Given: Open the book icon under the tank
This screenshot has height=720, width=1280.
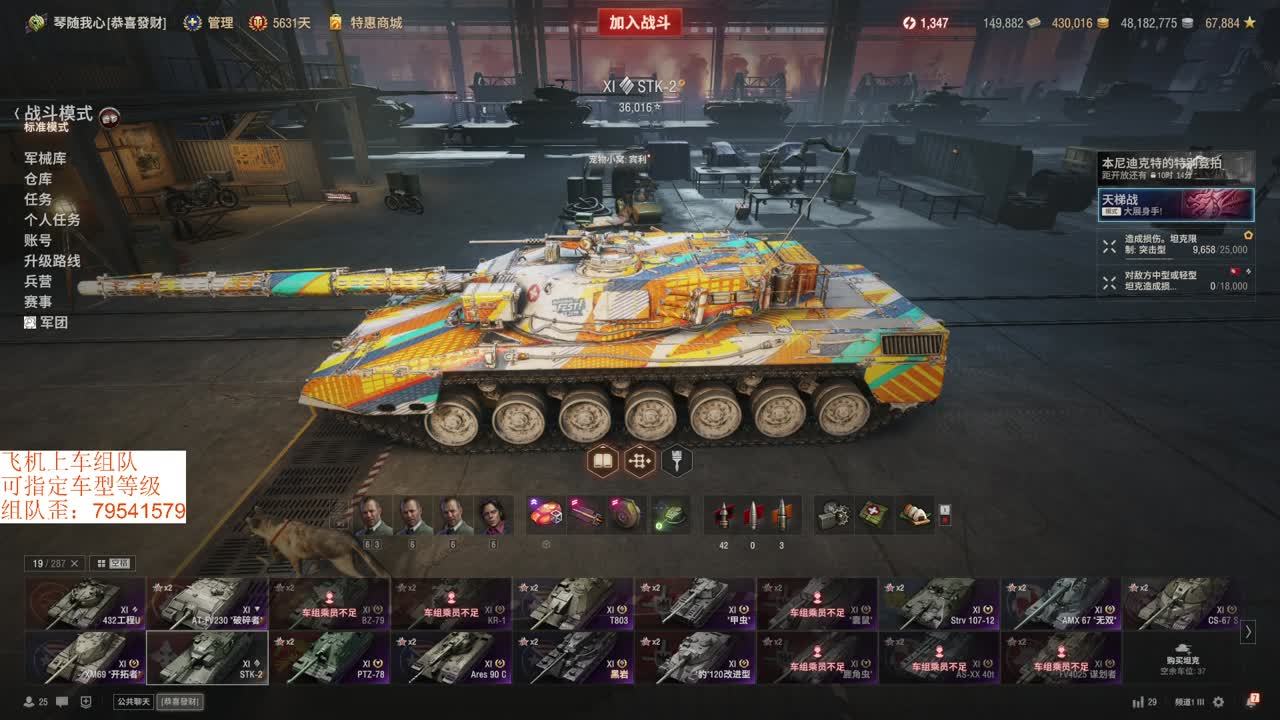Looking at the screenshot, I should (602, 461).
